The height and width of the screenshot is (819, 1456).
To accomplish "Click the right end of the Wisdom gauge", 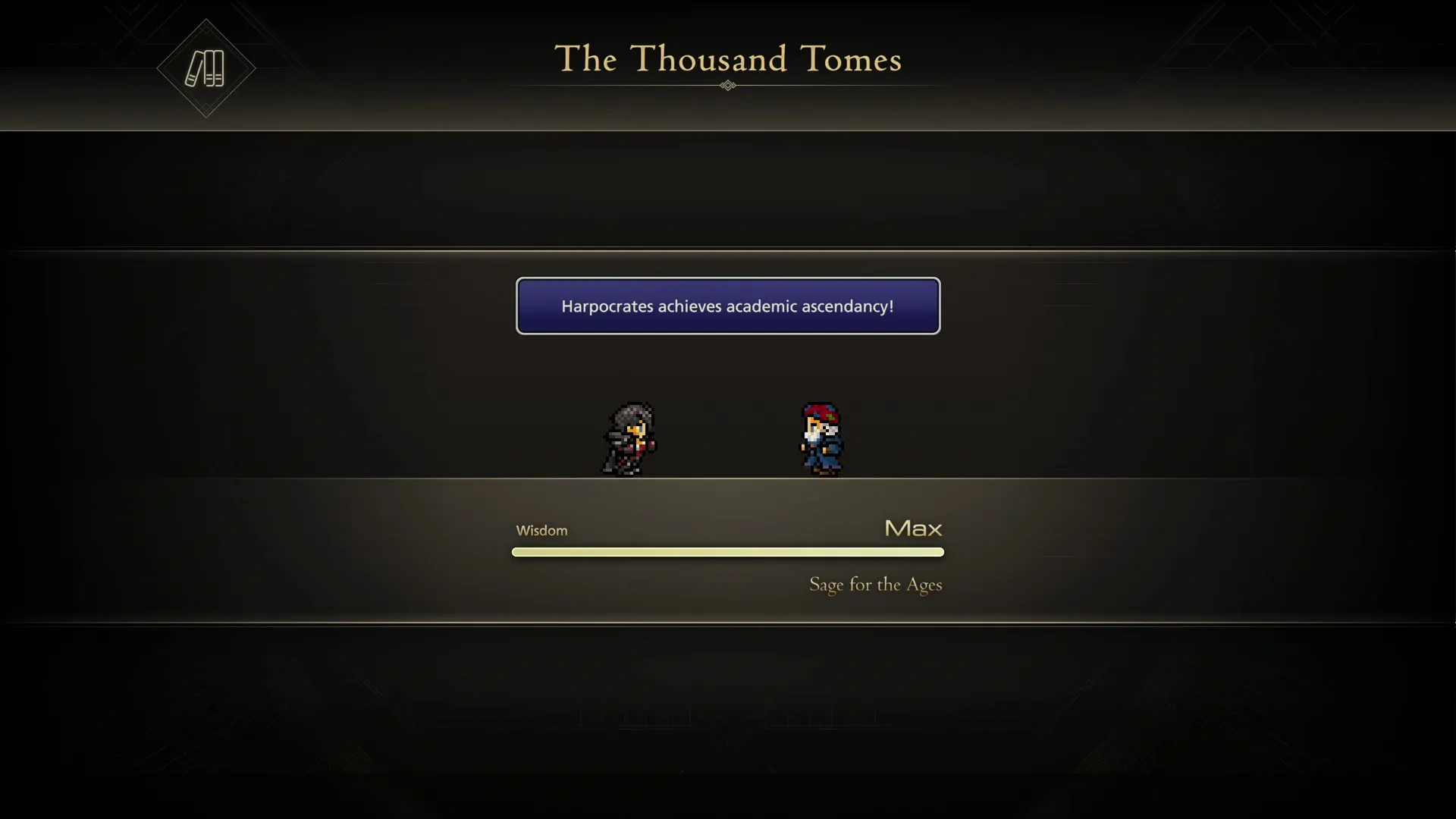I will [940, 552].
